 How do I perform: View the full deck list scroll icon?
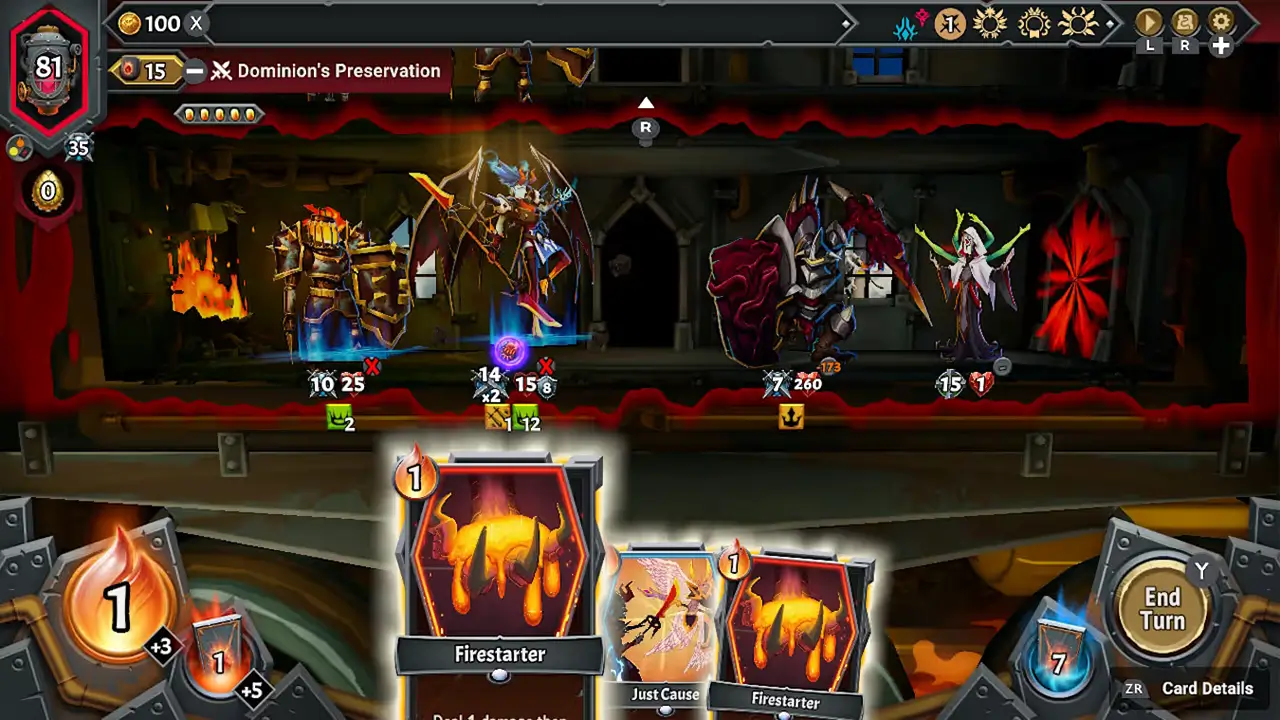point(1185,22)
